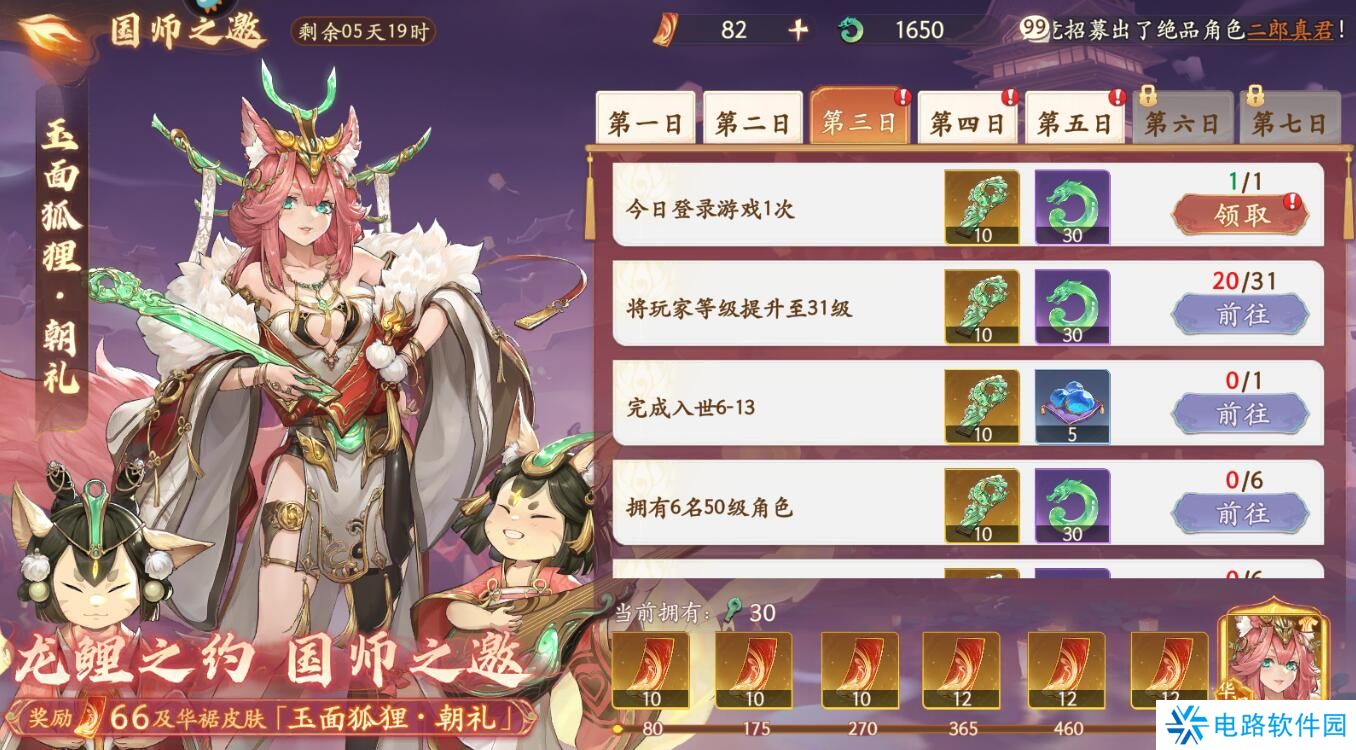Image resolution: width=1356 pixels, height=750 pixels.
Task: Click the blue gem reward icon in 完成入世6-13 task
Action: pyautogui.click(x=1072, y=405)
